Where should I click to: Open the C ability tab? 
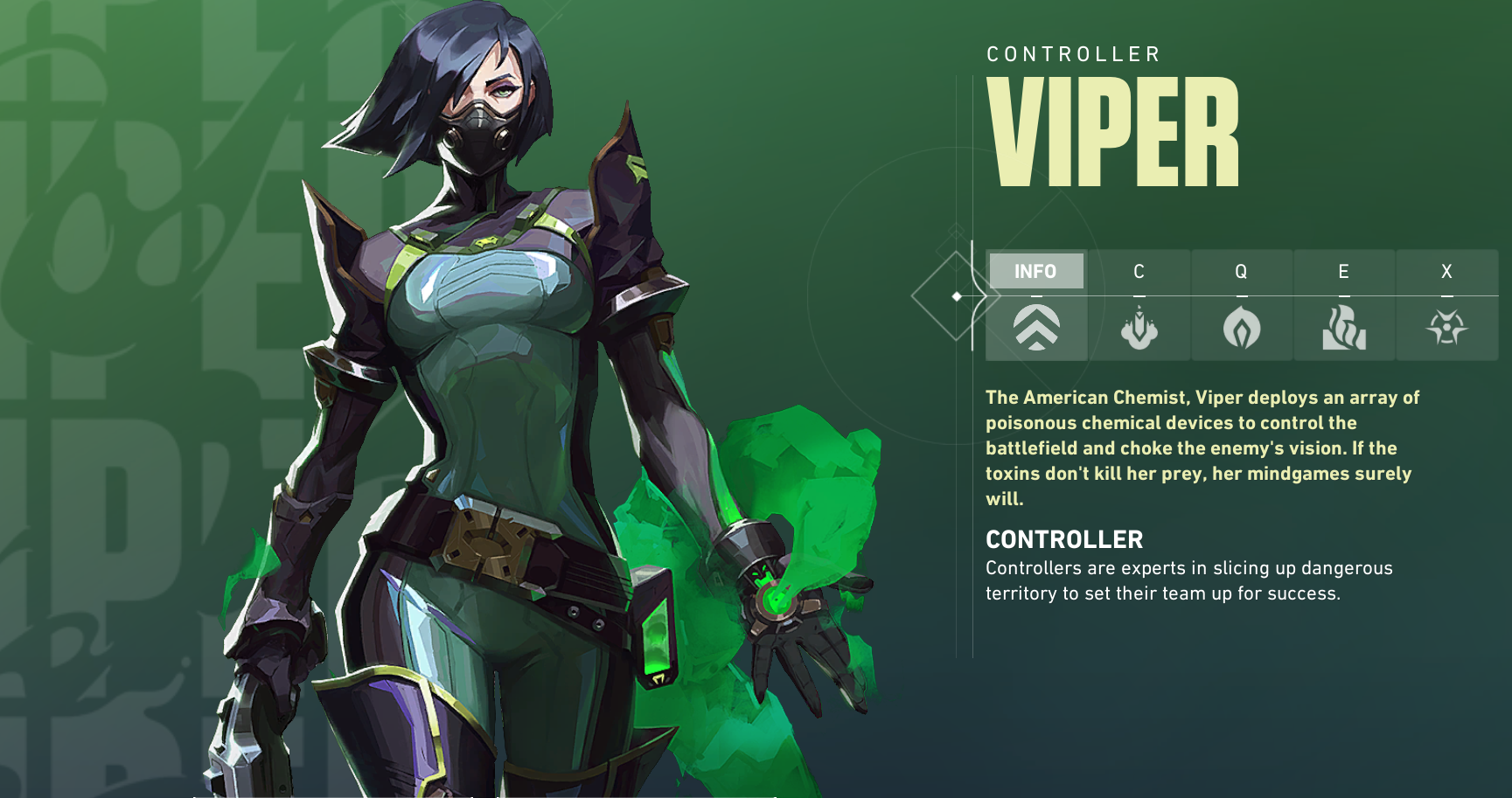(1139, 271)
